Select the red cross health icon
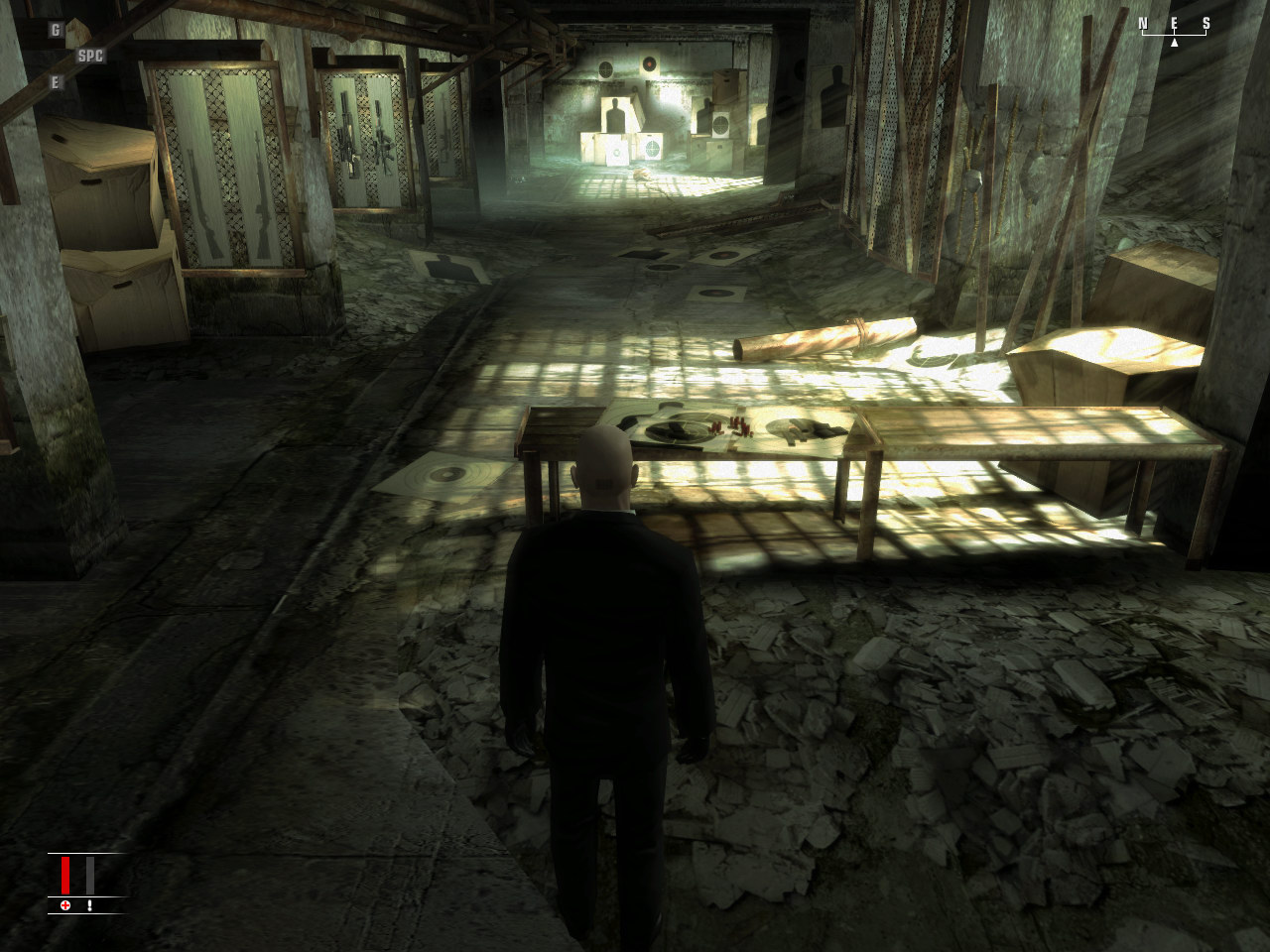Image resolution: width=1270 pixels, height=952 pixels. [x=65, y=906]
